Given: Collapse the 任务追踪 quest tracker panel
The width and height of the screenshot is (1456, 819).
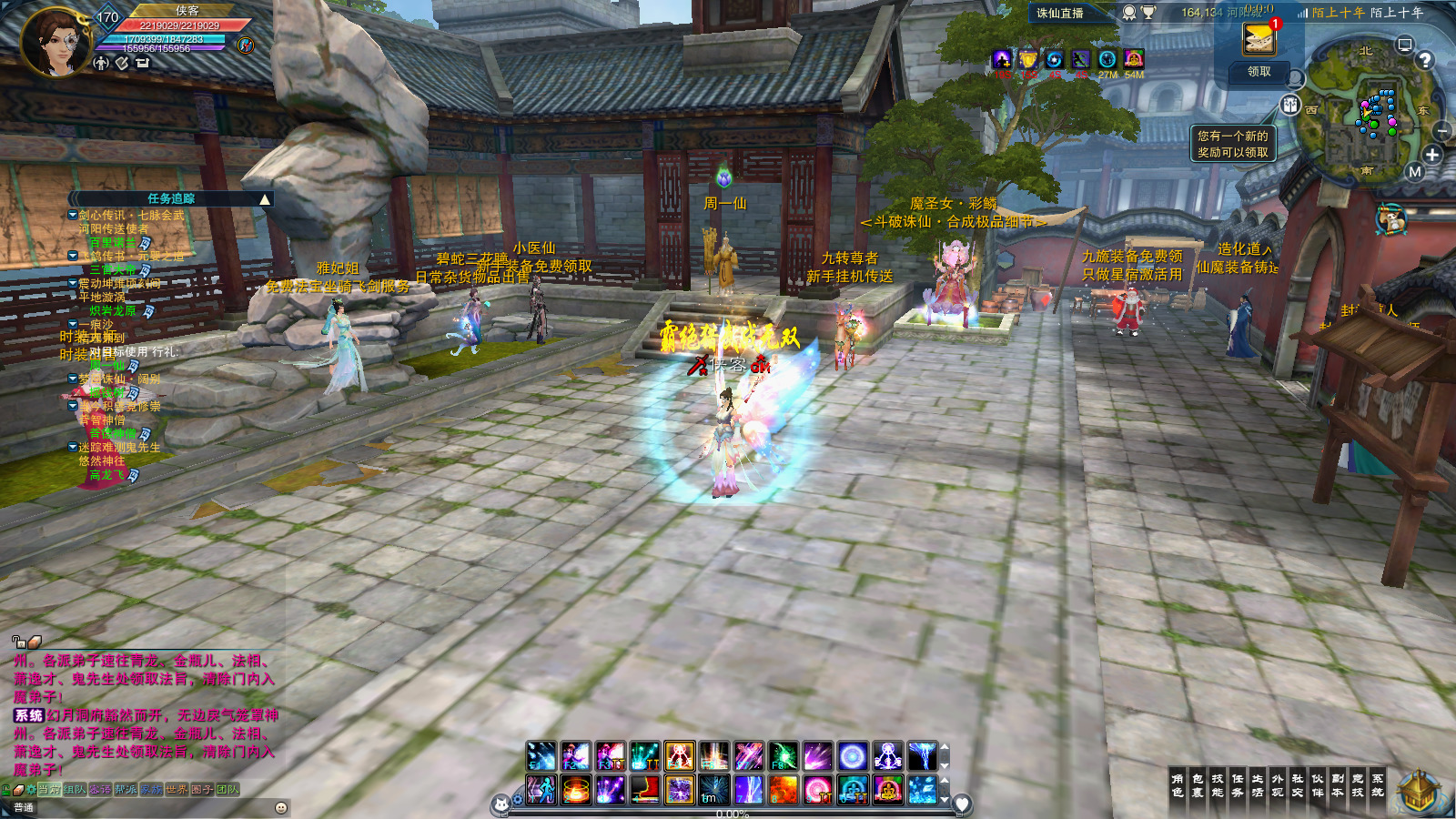Looking at the screenshot, I should 265,199.
